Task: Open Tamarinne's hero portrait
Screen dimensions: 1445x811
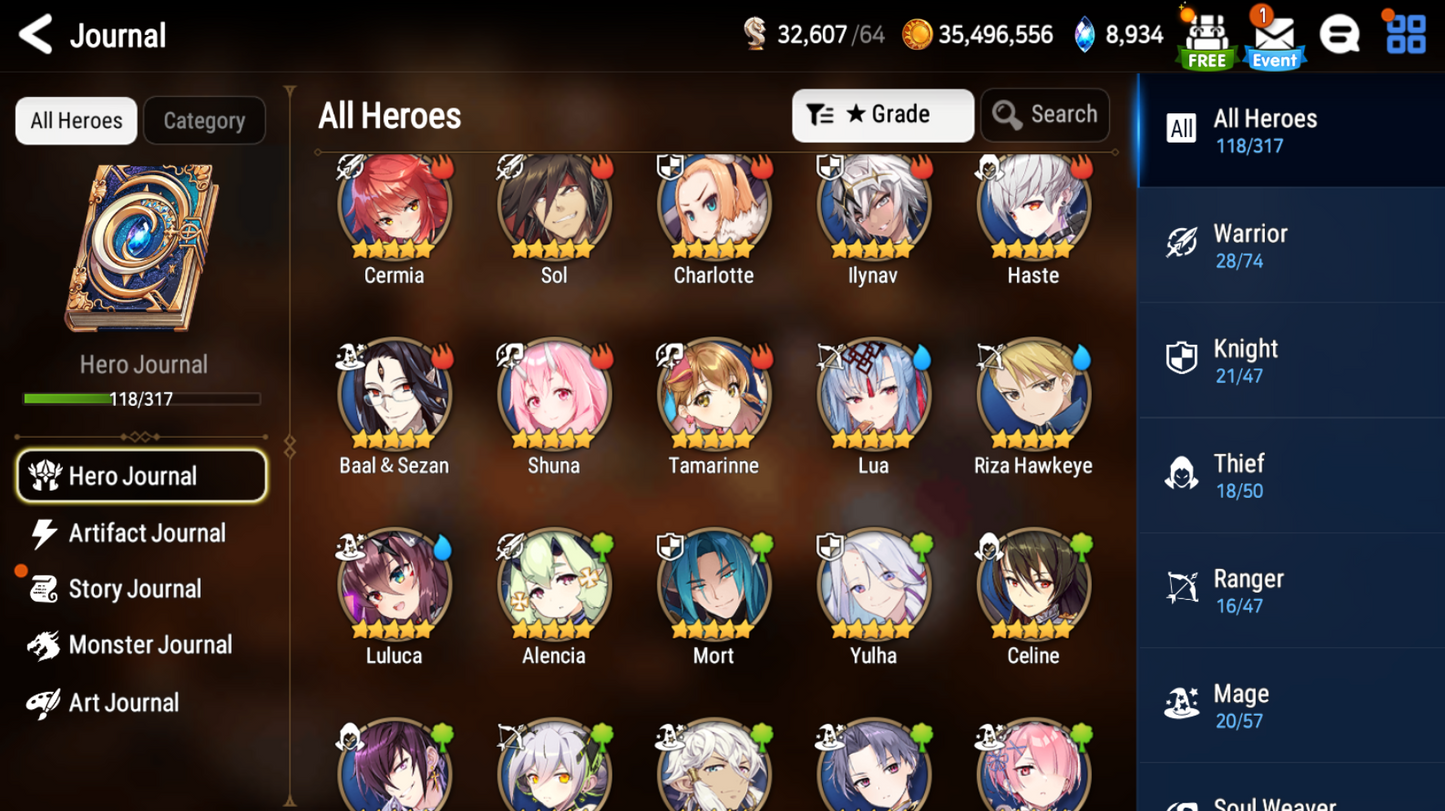Action: (713, 392)
